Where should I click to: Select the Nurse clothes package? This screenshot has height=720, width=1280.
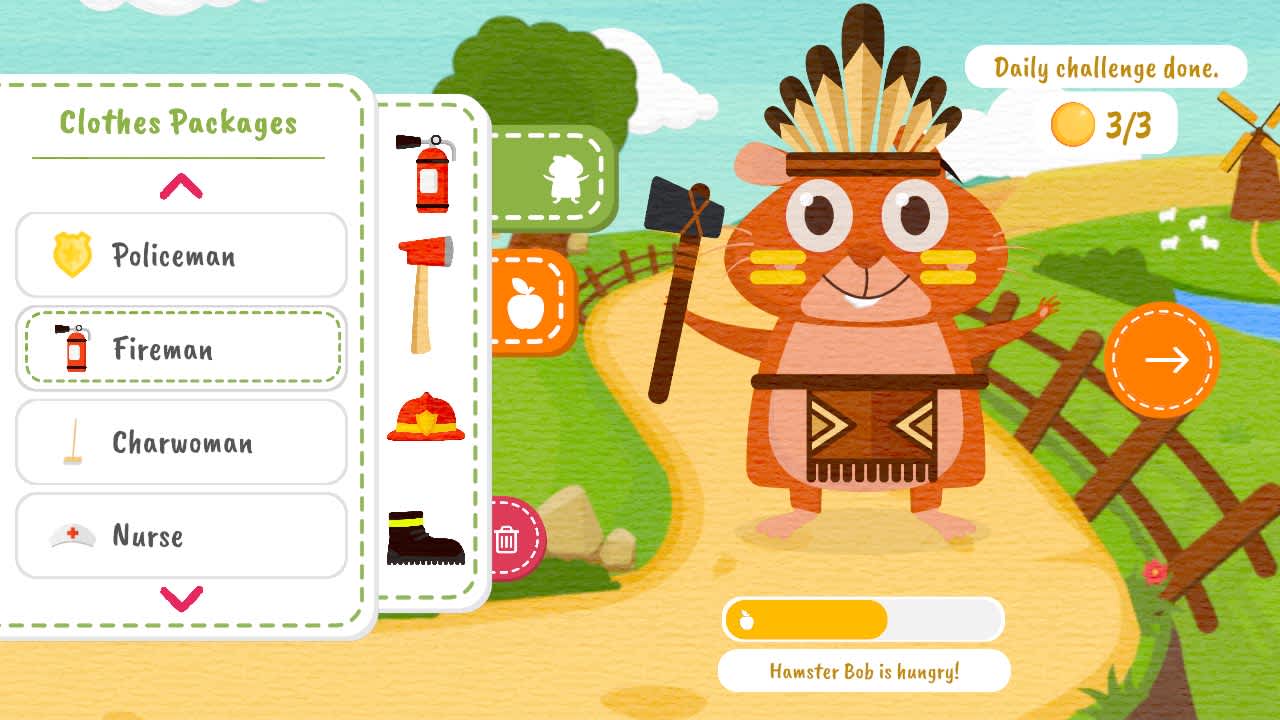[x=180, y=536]
